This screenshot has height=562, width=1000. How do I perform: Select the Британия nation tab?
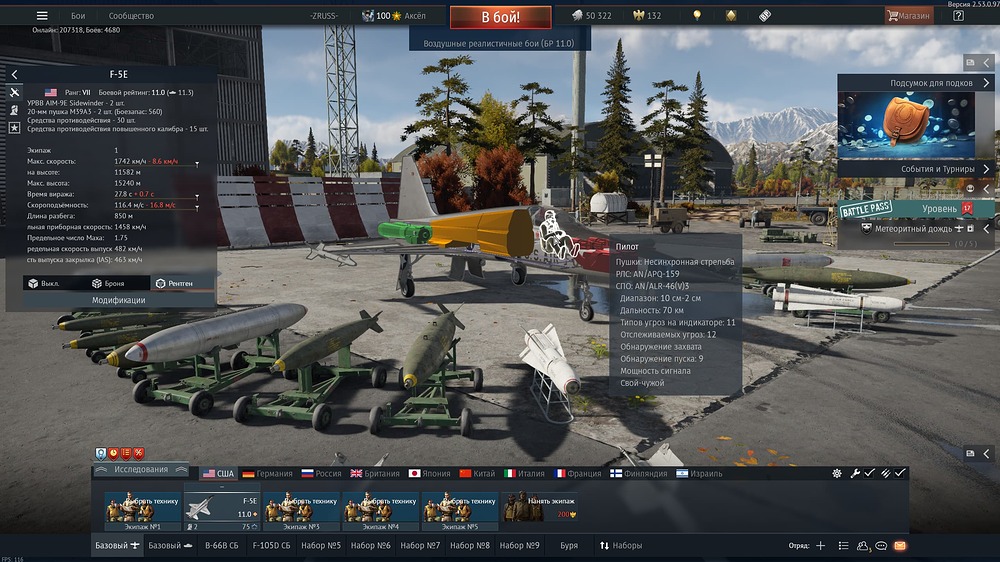pyautogui.click(x=376, y=473)
